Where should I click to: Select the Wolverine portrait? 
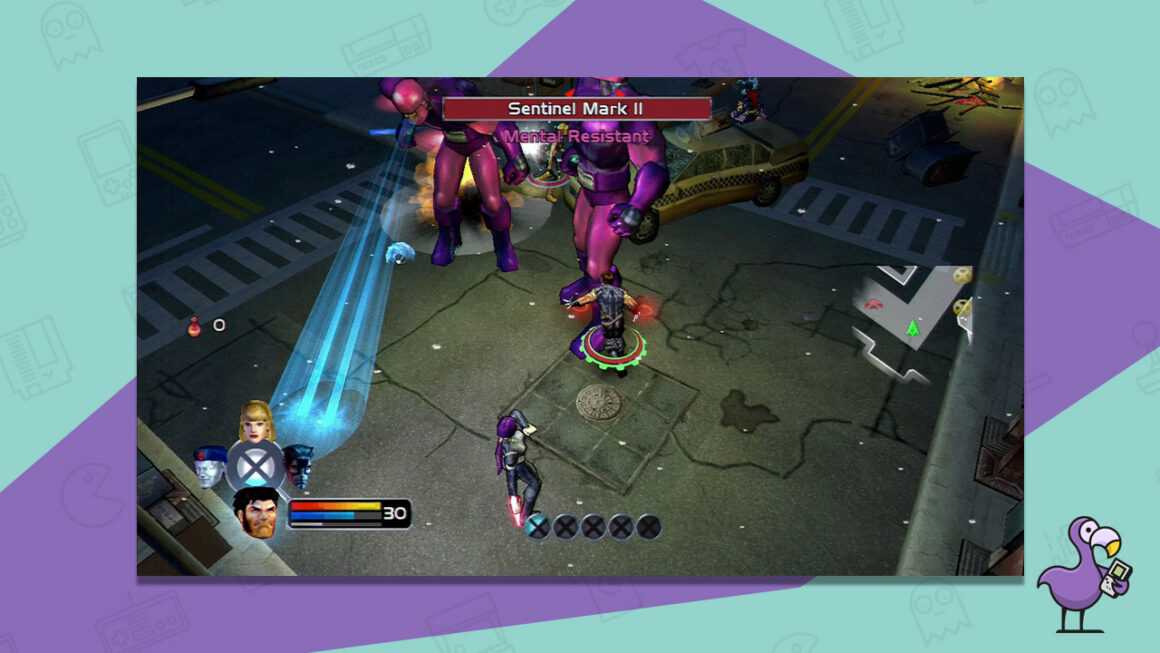click(255, 512)
